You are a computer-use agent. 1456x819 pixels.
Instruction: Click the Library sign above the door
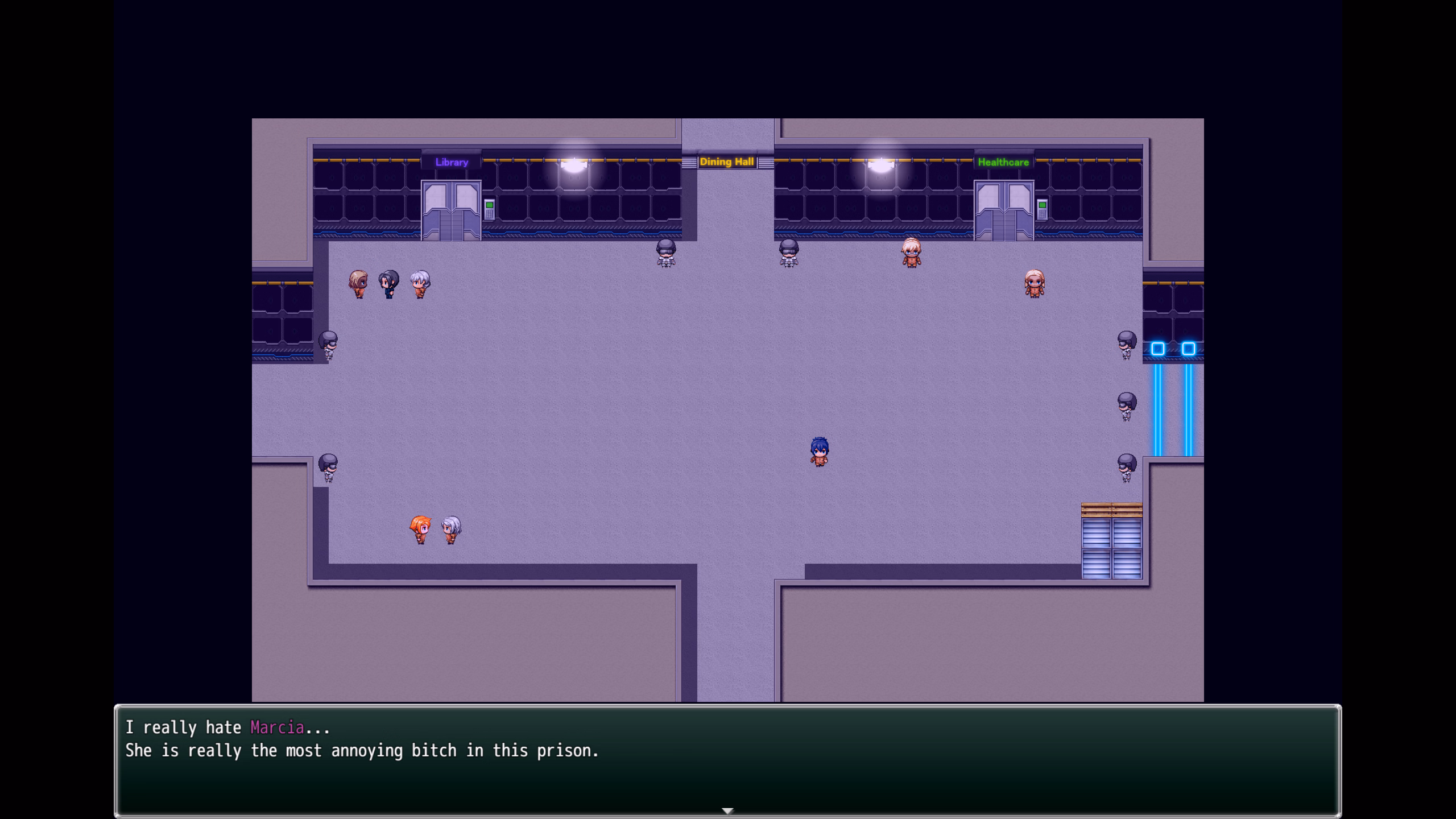coord(452,162)
